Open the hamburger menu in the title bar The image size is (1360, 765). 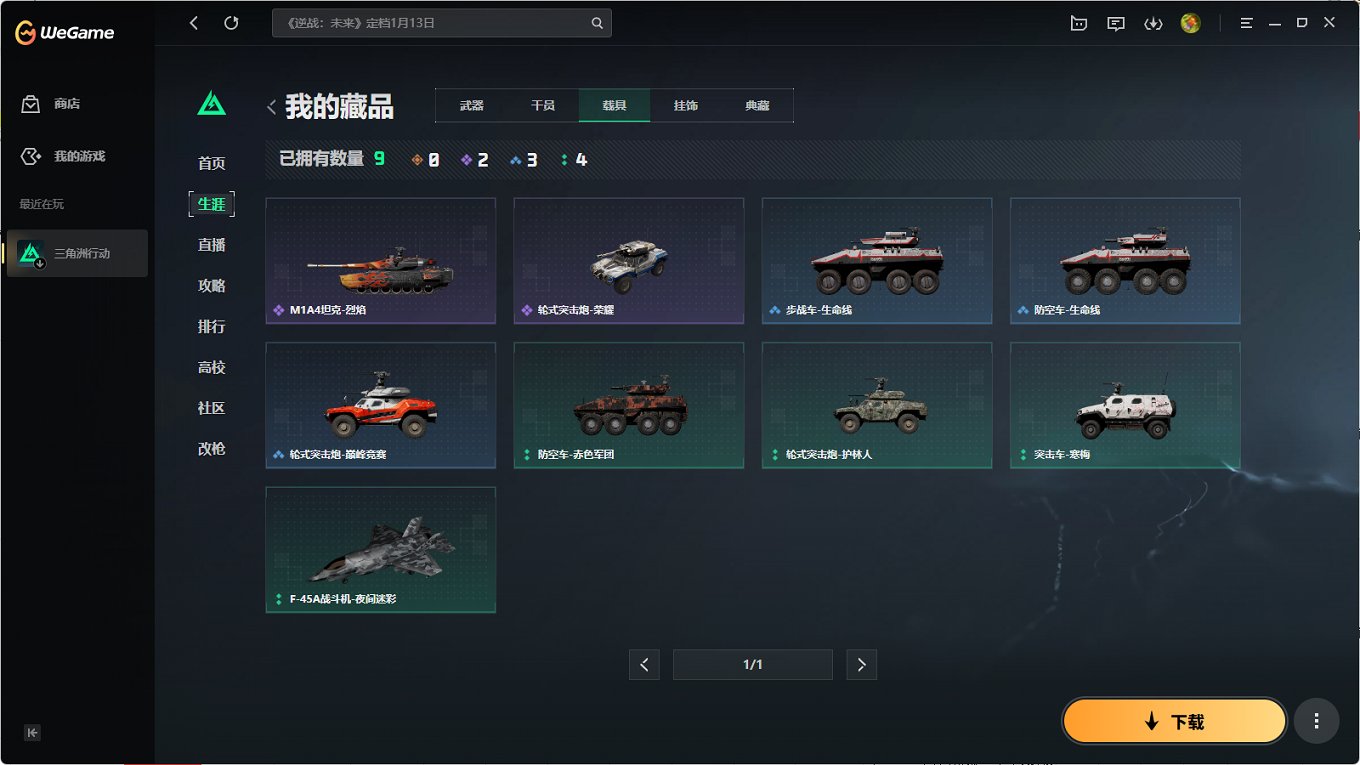1246,22
